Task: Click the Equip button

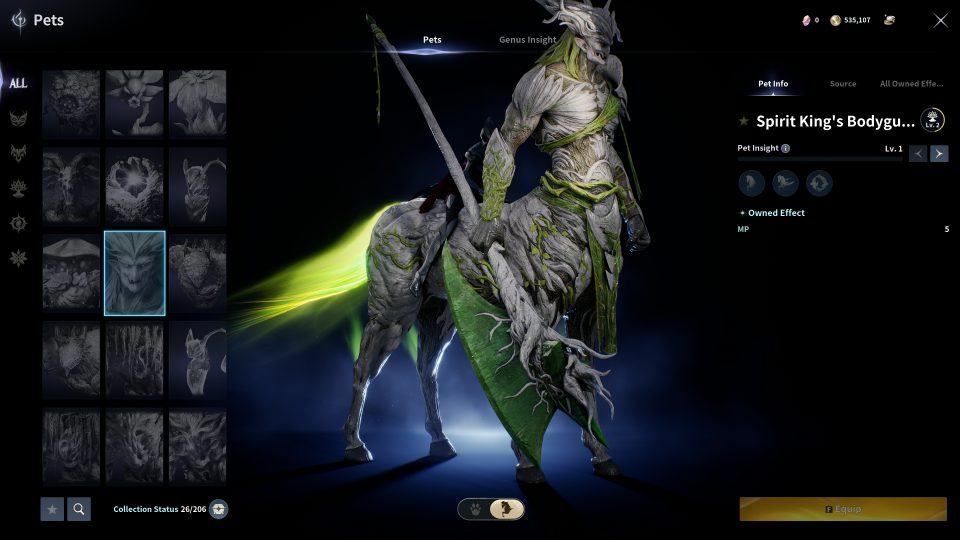Action: coord(843,509)
